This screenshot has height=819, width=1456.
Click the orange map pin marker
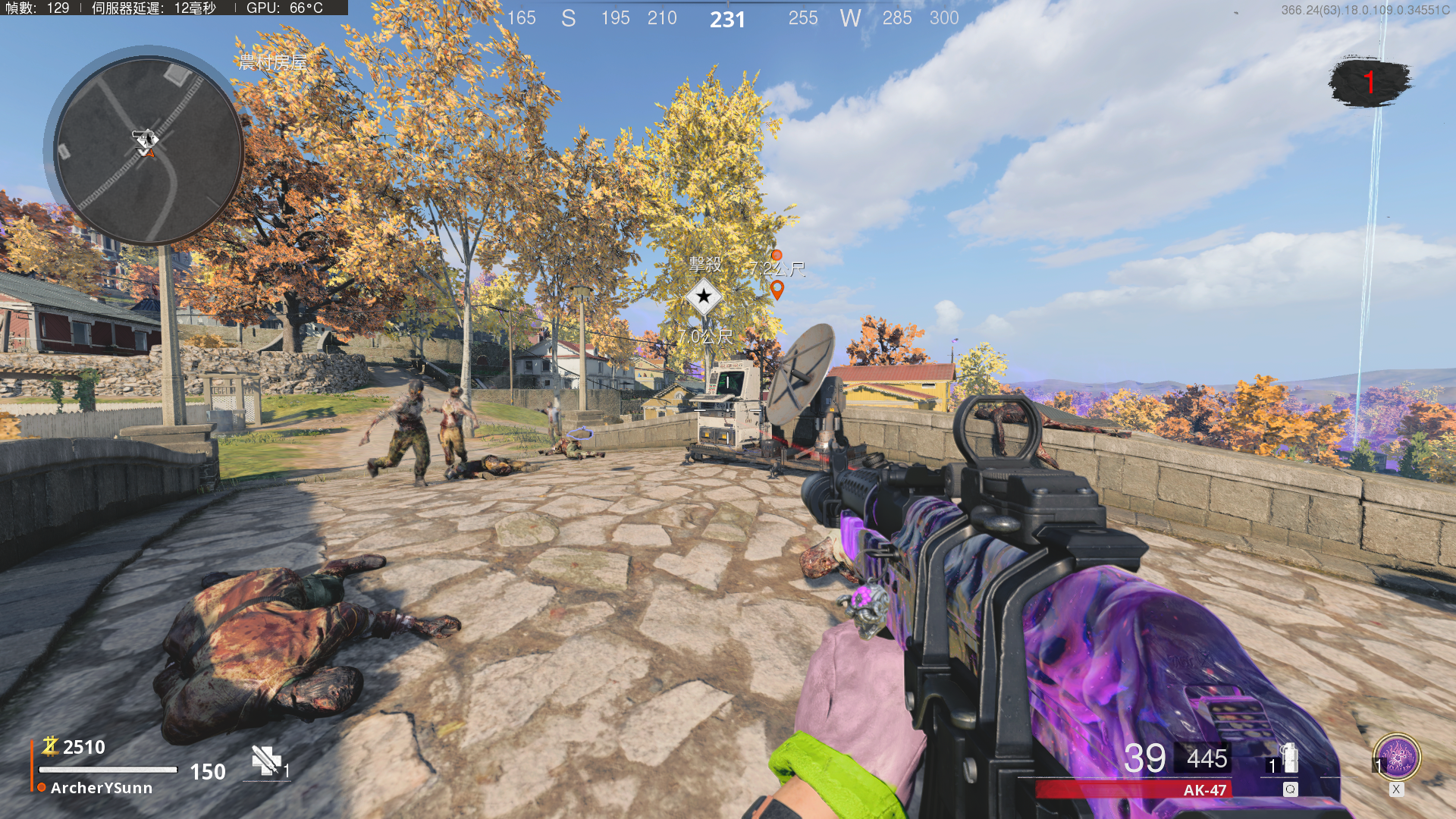[777, 290]
